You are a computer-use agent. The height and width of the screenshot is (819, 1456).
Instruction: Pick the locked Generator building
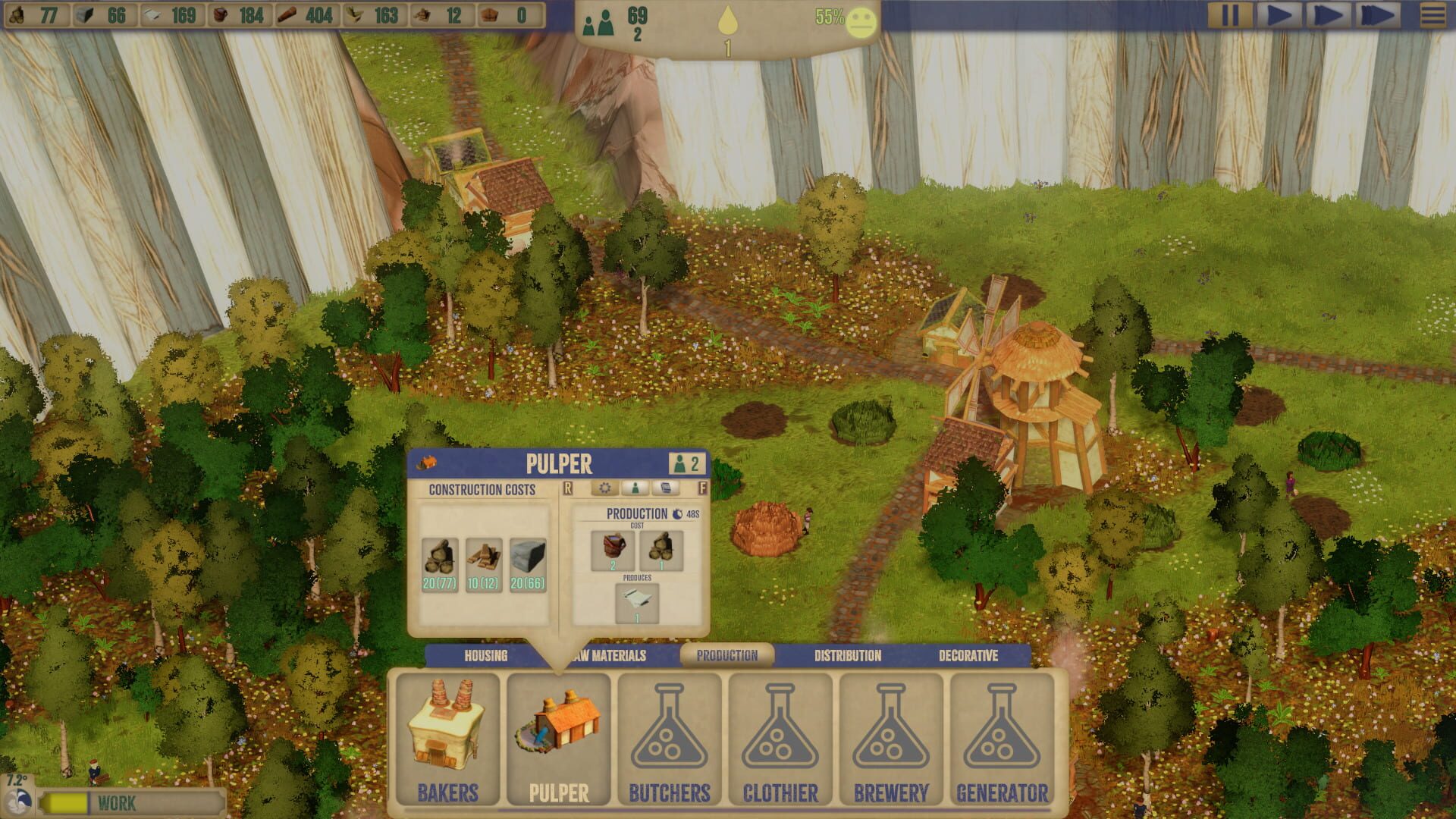[x=1002, y=739]
